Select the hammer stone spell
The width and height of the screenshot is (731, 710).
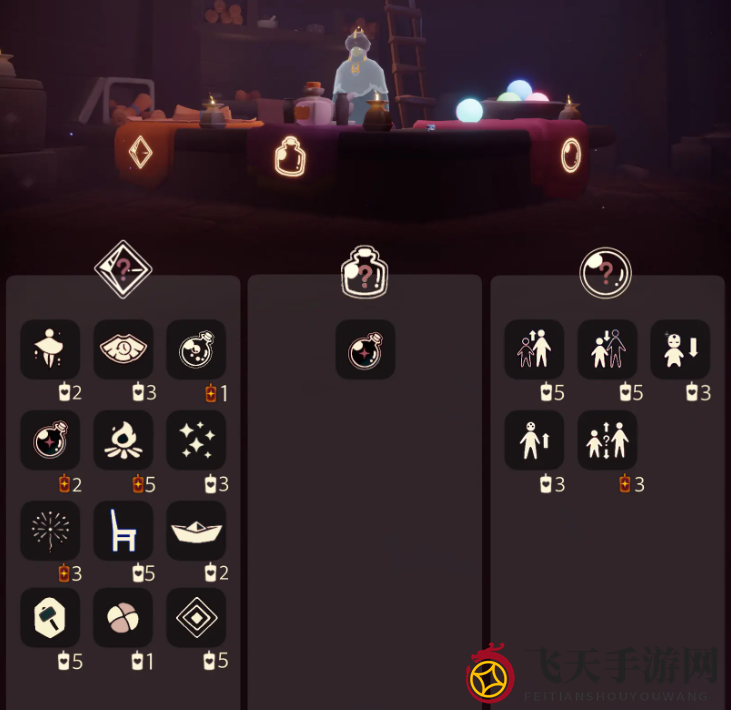50,617
